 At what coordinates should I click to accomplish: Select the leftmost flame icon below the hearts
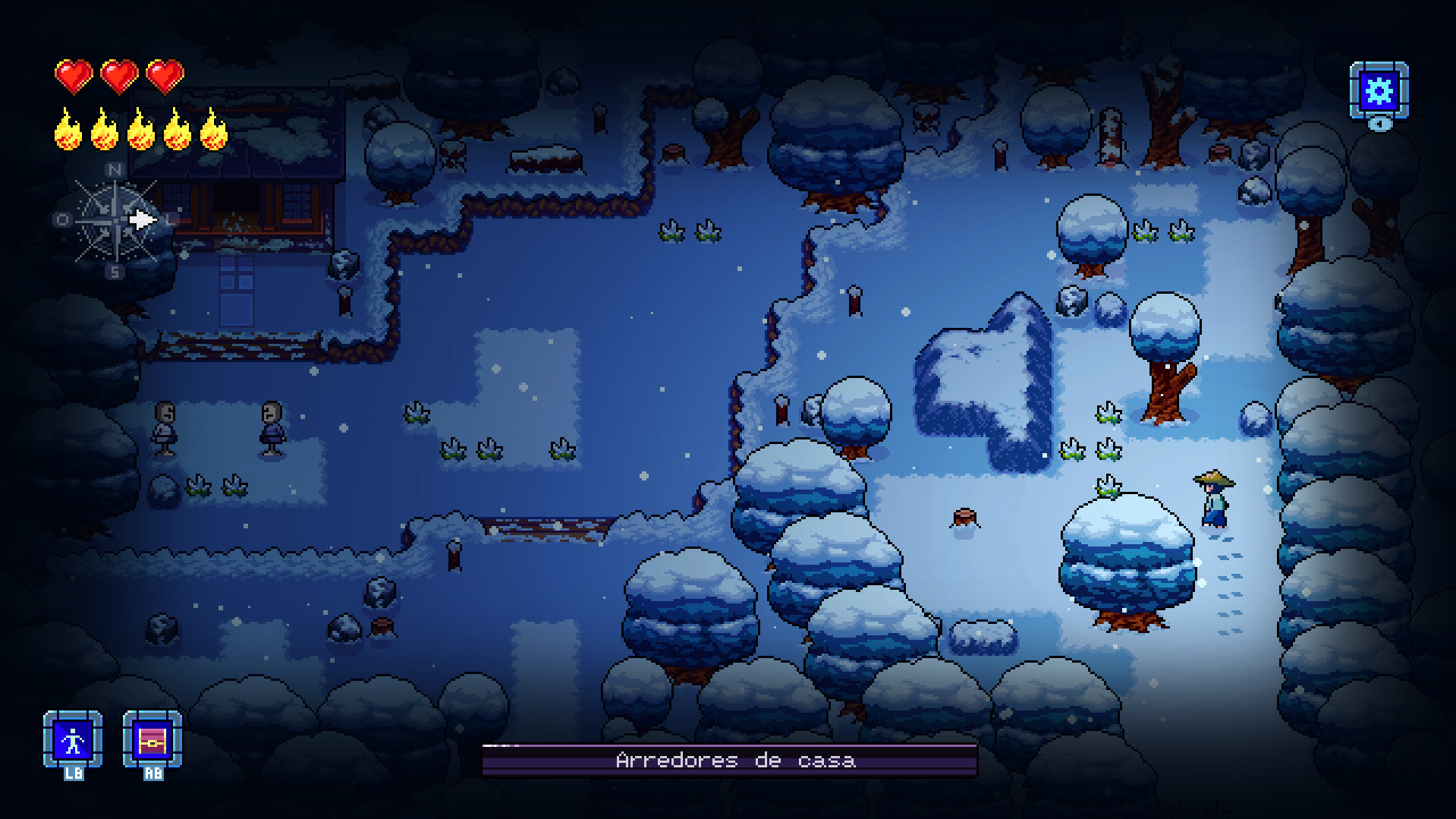pos(68,131)
